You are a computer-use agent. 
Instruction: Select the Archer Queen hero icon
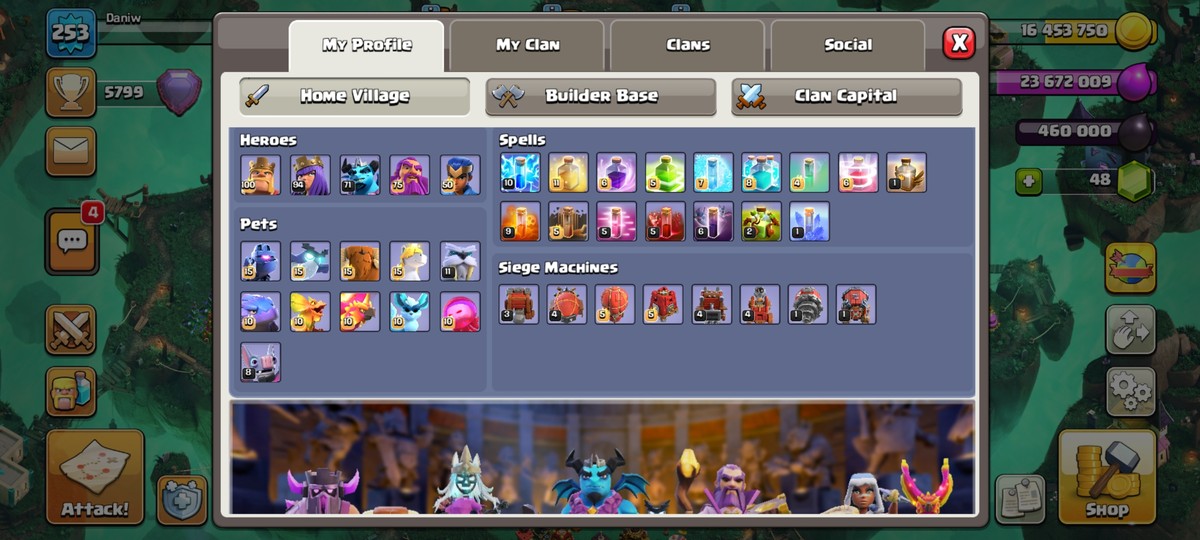click(x=310, y=175)
